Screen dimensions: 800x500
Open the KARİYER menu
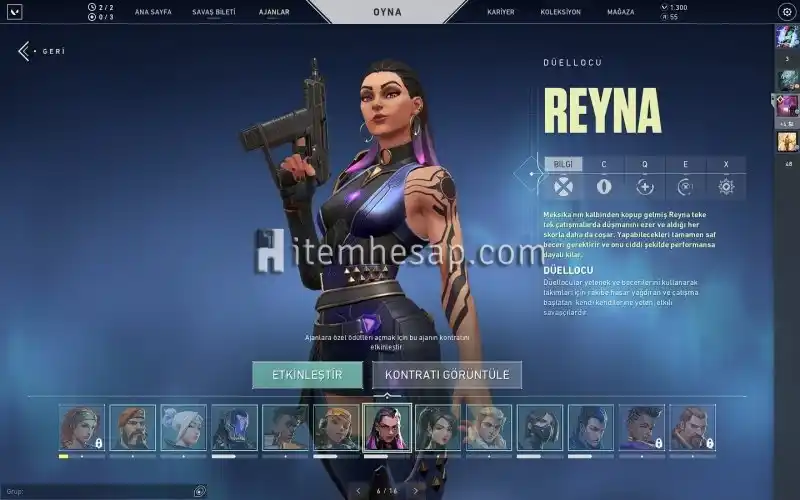point(501,12)
